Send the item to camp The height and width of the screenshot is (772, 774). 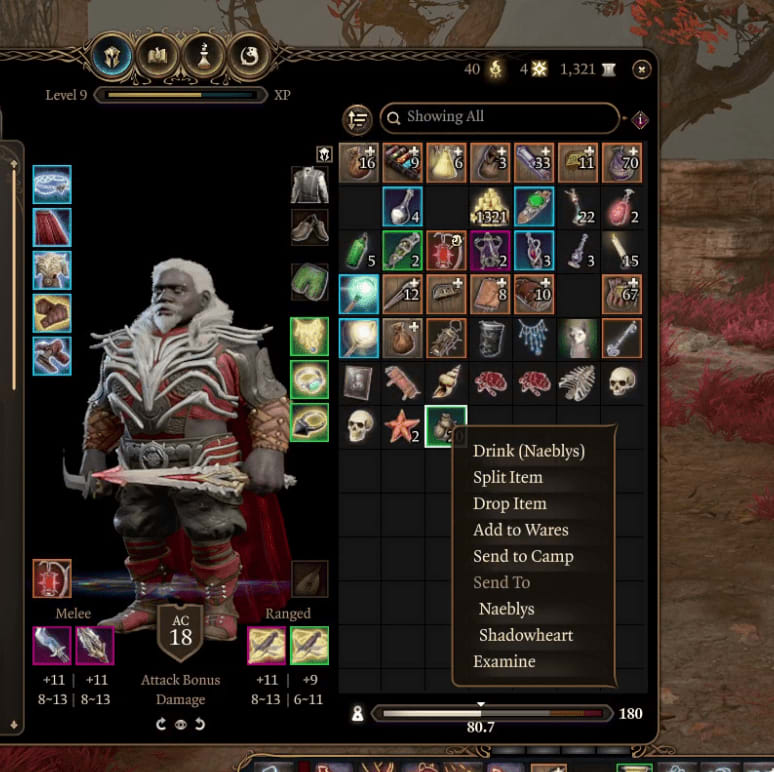[523, 556]
